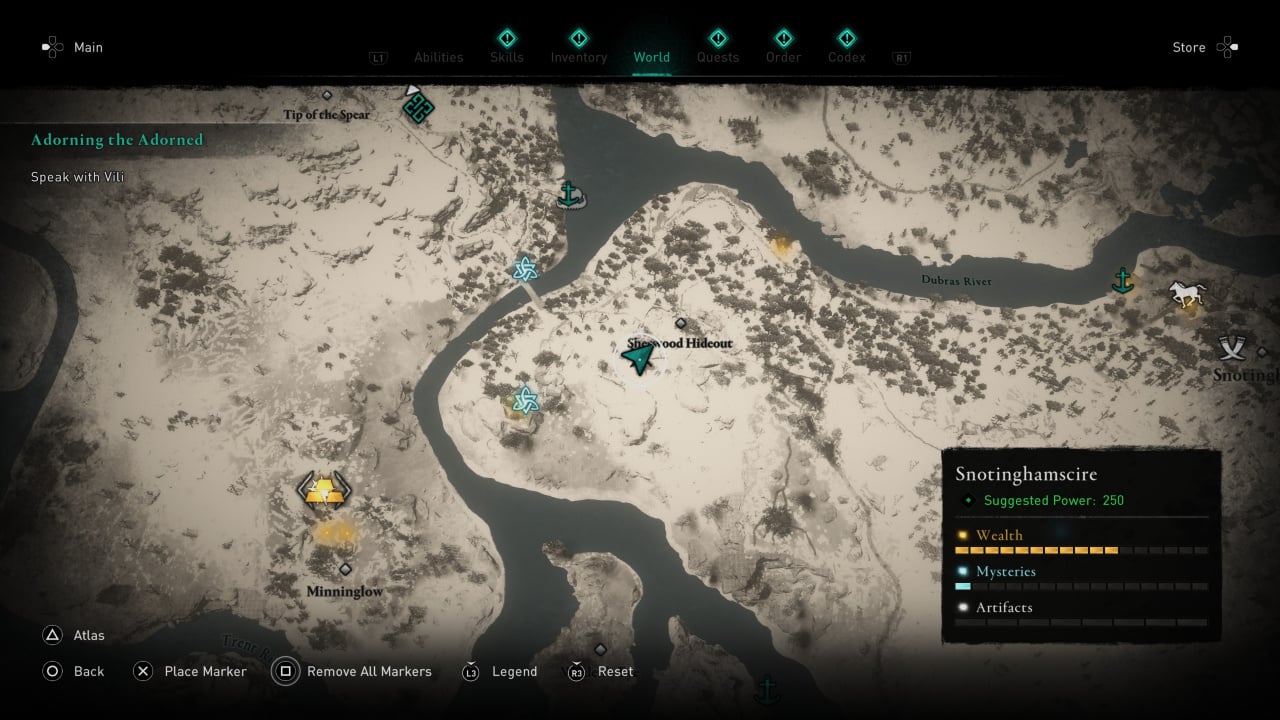The image size is (1280, 720).
Task: Select the Adorning the Adorned quest tracker
Action: pyautogui.click(x=117, y=140)
